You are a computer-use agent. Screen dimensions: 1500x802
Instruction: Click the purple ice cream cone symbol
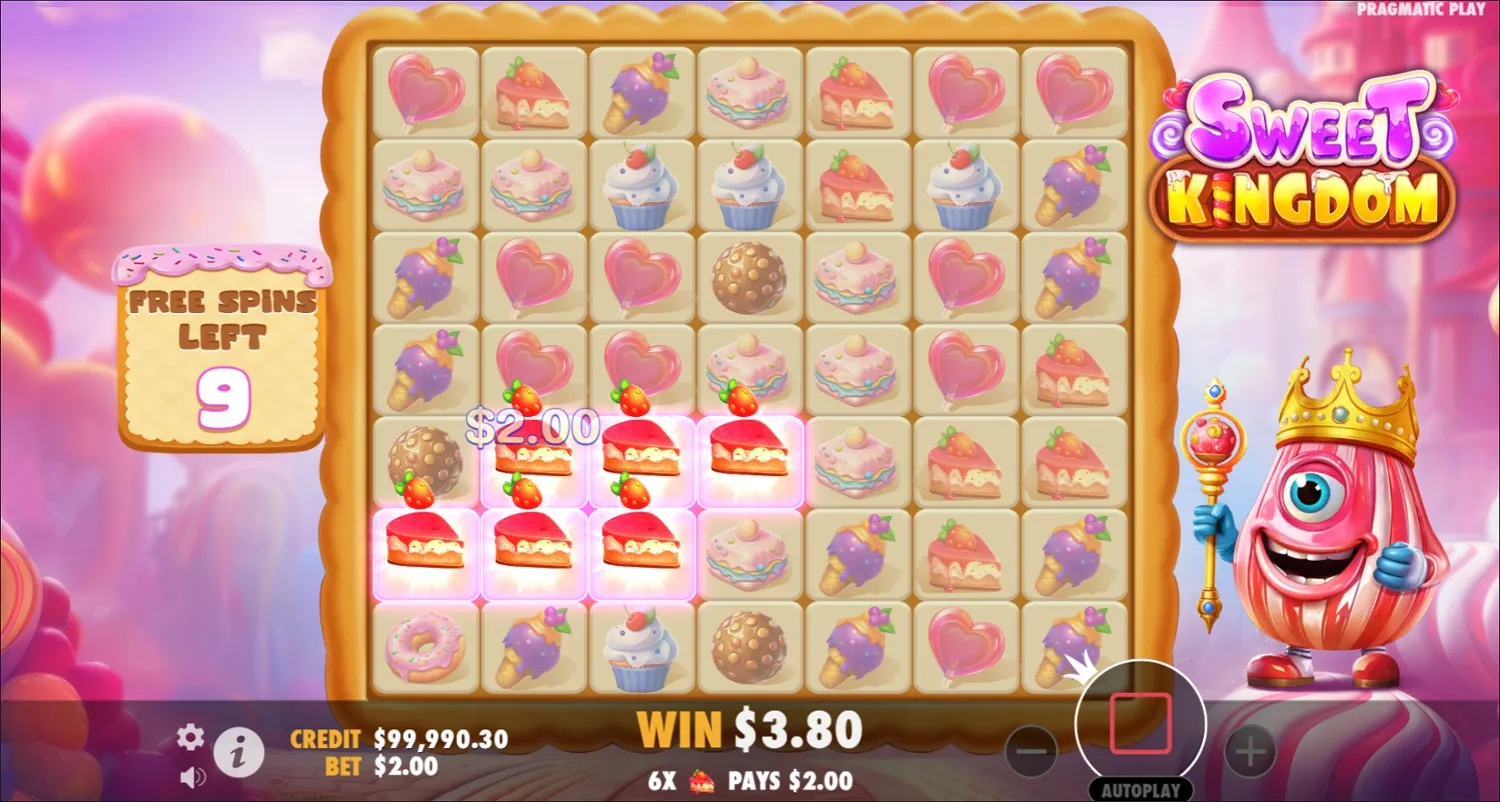[643, 90]
